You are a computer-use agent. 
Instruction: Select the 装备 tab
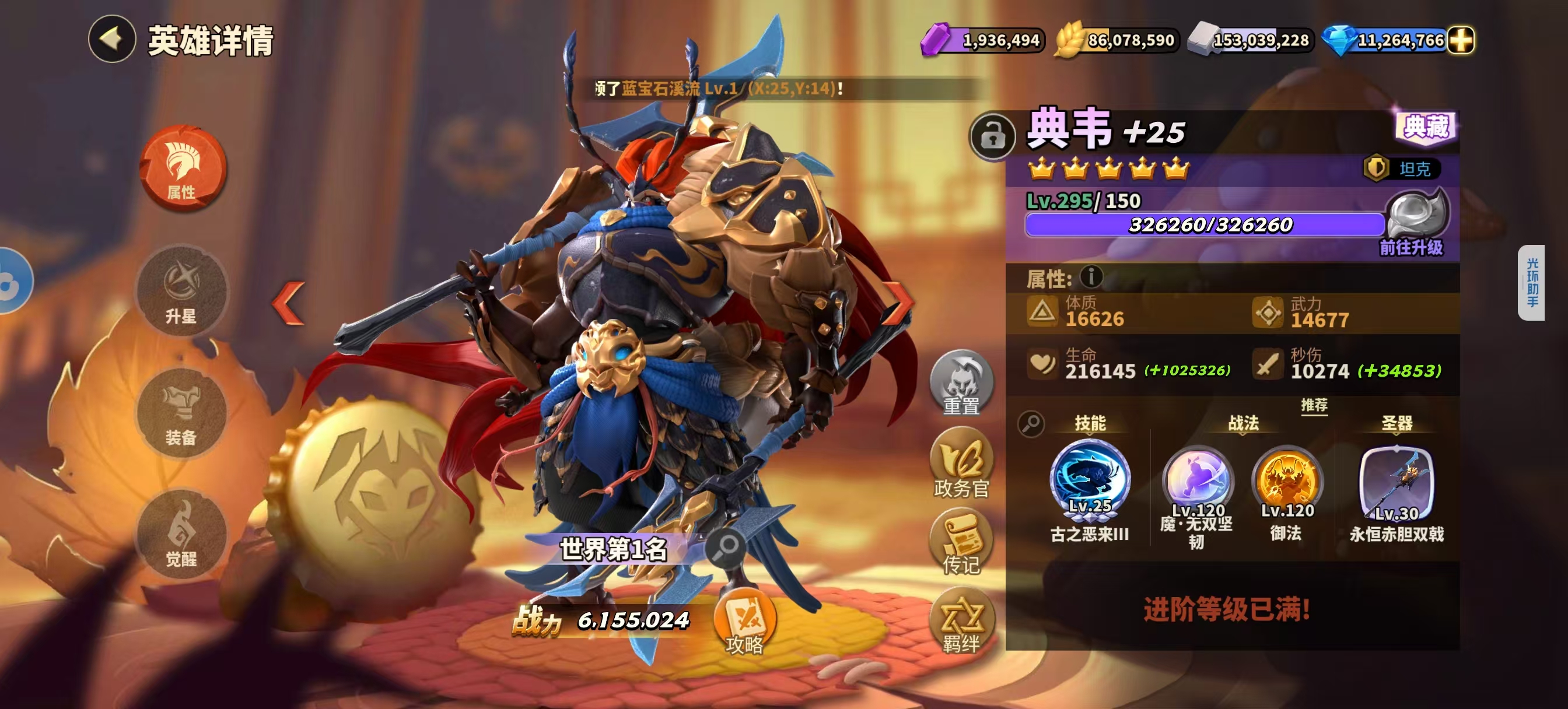(x=182, y=413)
